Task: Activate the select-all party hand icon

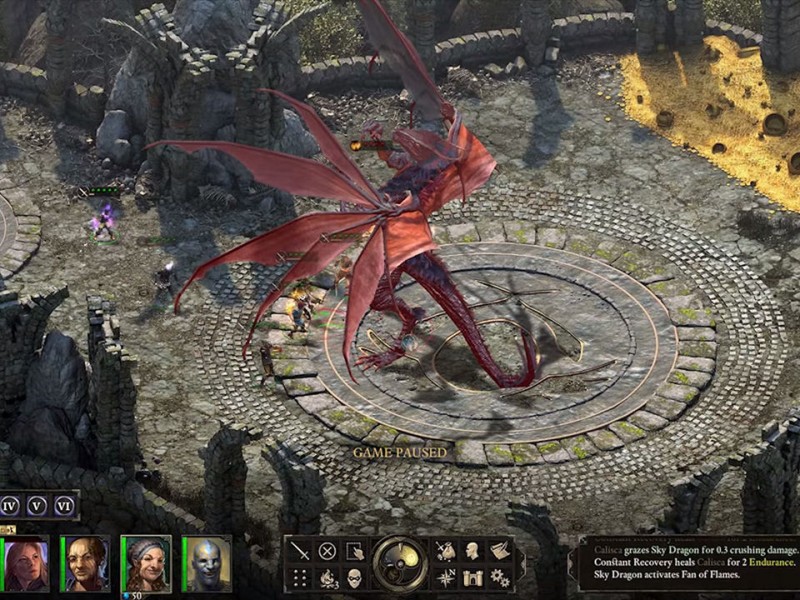Action: click(x=355, y=551)
